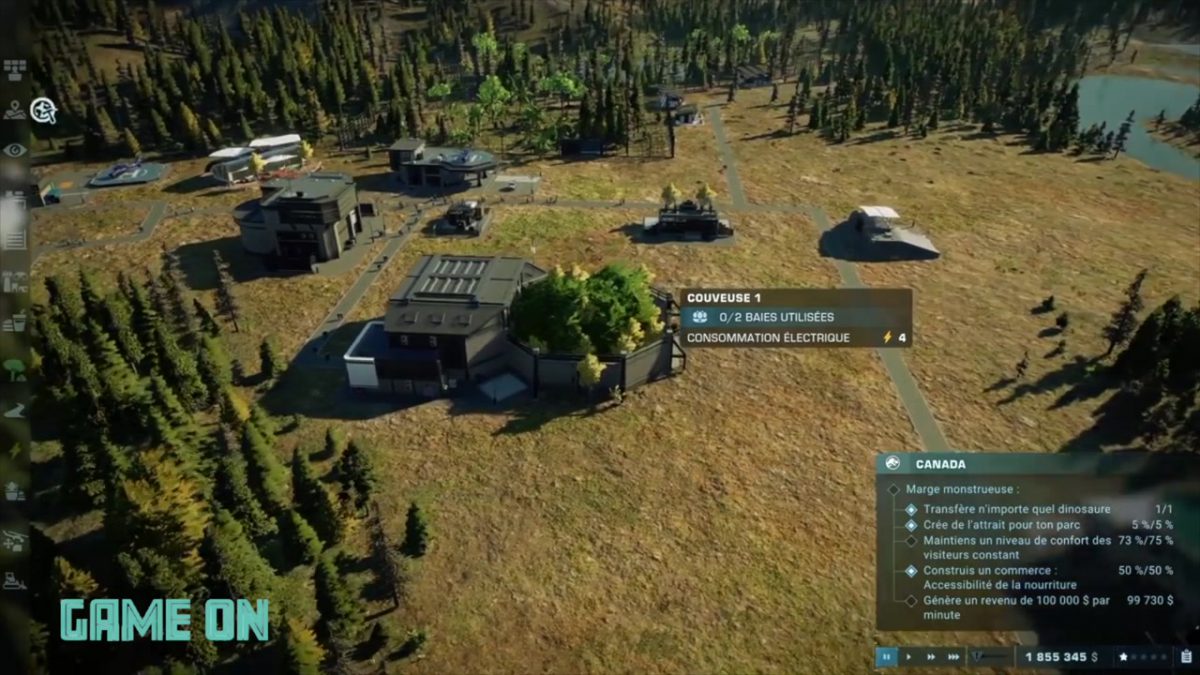
Task: Select the Marge monstrueuse objective heading
Action: 962,490
